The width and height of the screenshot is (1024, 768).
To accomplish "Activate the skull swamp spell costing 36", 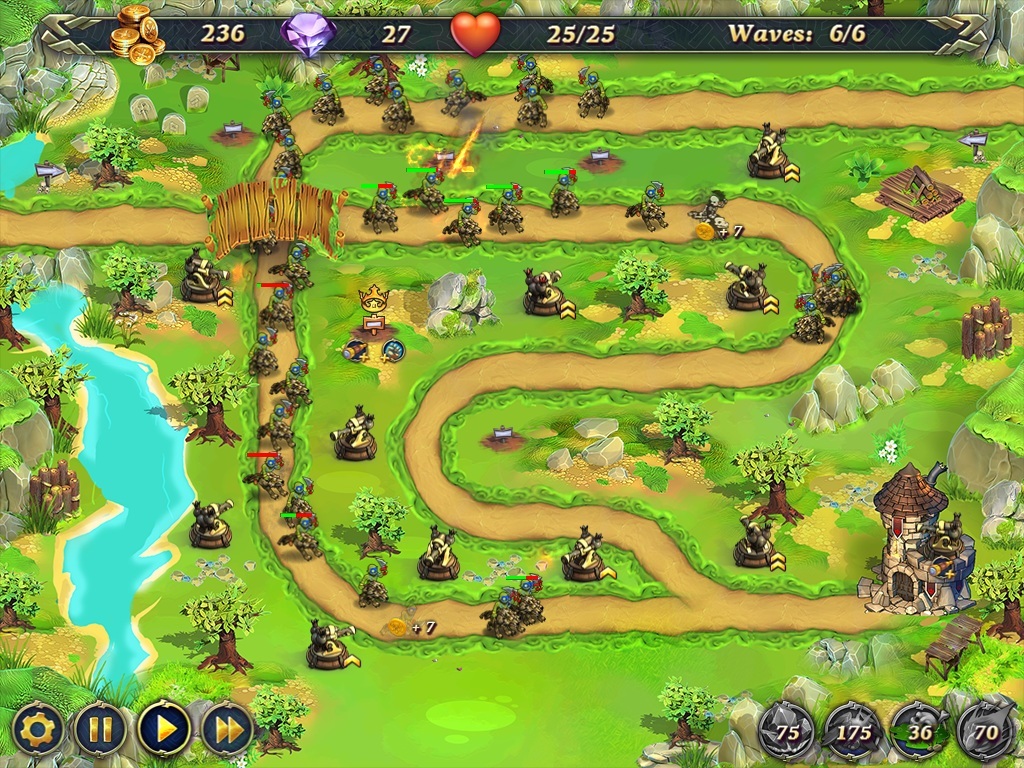I will [918, 730].
